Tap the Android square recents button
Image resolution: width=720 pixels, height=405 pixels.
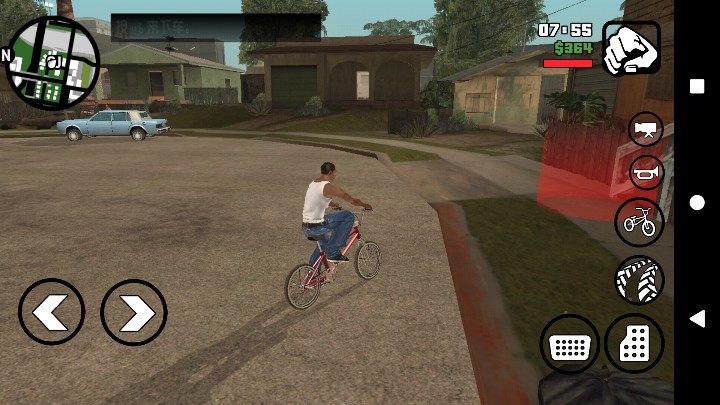[x=697, y=86]
